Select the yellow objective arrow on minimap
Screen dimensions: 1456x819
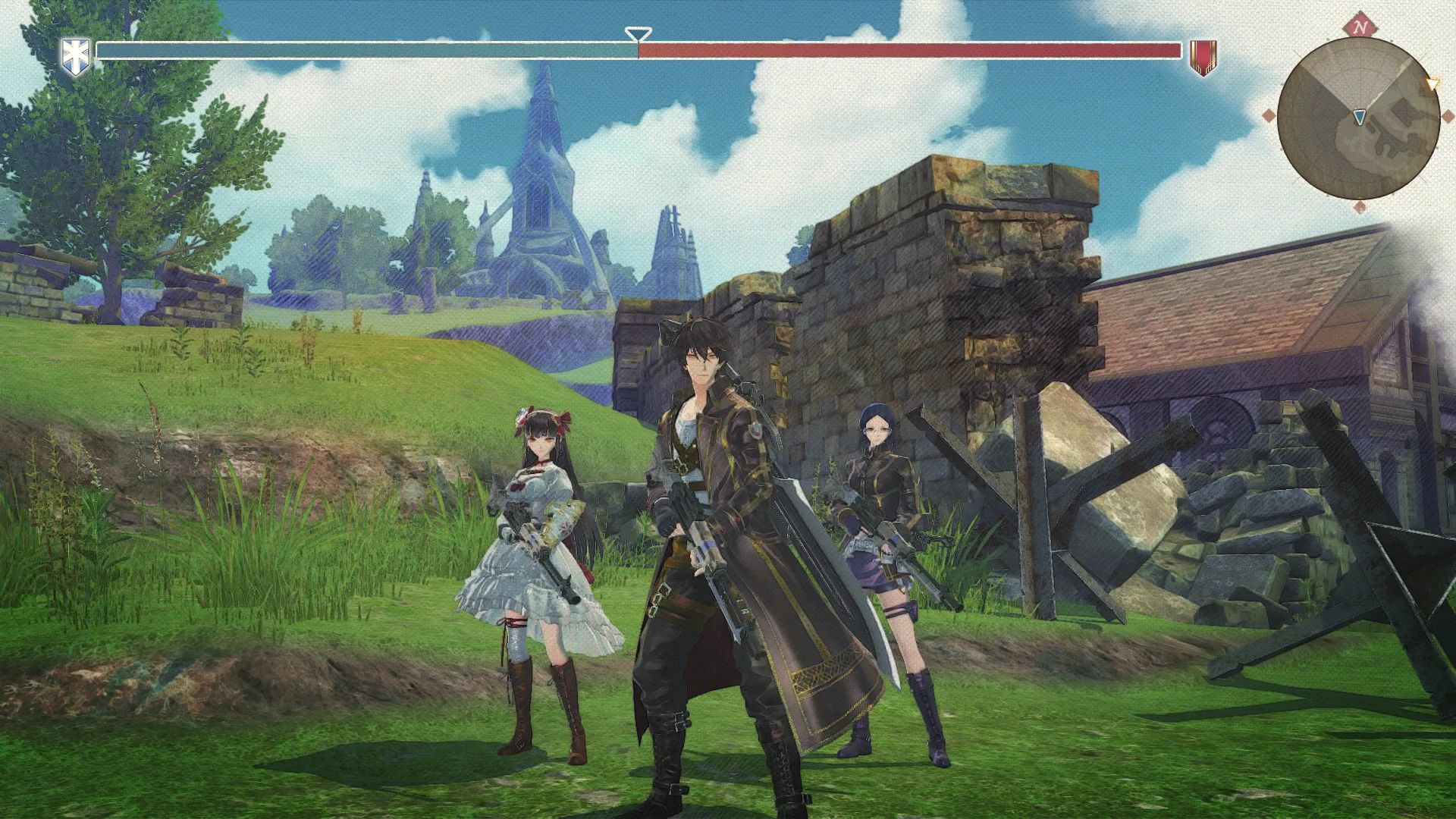(x=1433, y=83)
